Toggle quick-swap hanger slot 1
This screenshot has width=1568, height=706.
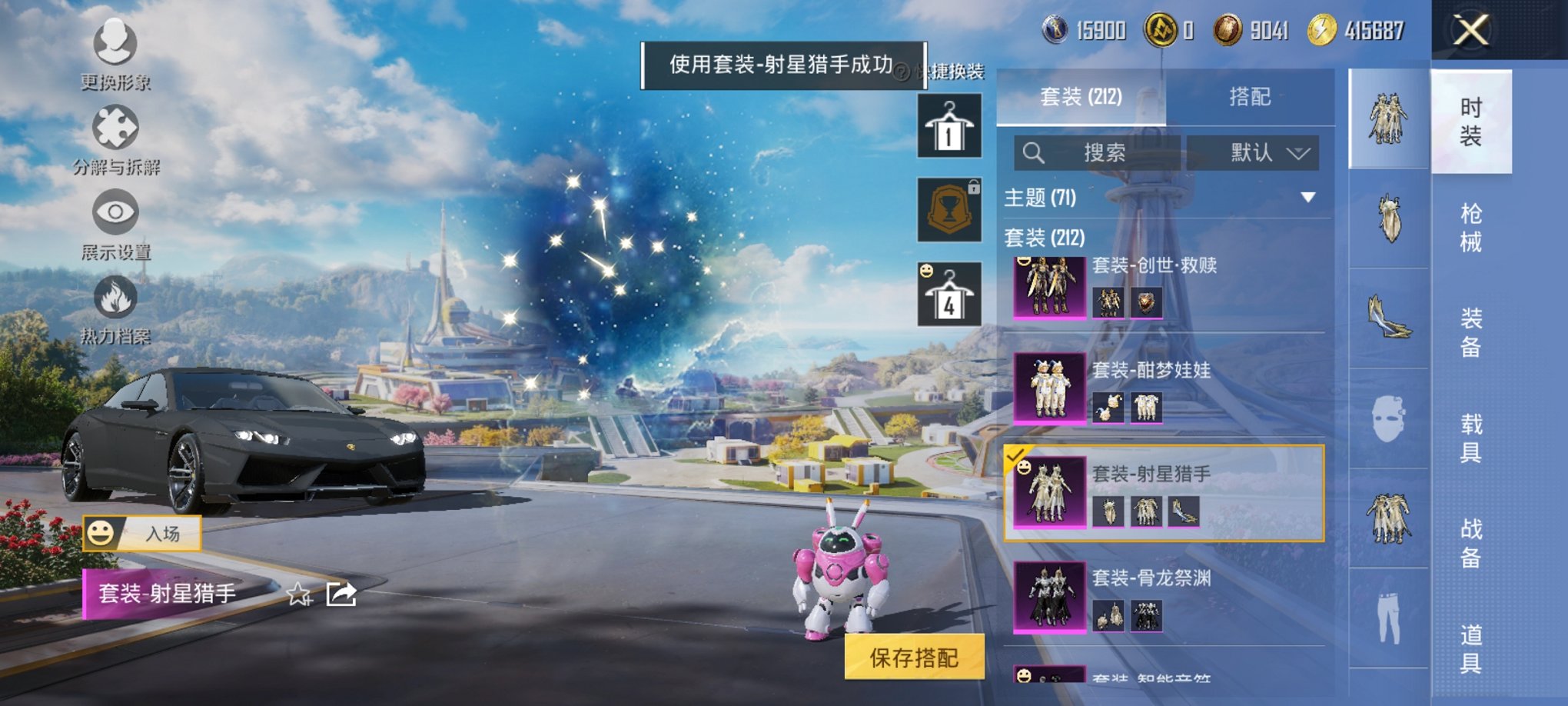tap(948, 125)
